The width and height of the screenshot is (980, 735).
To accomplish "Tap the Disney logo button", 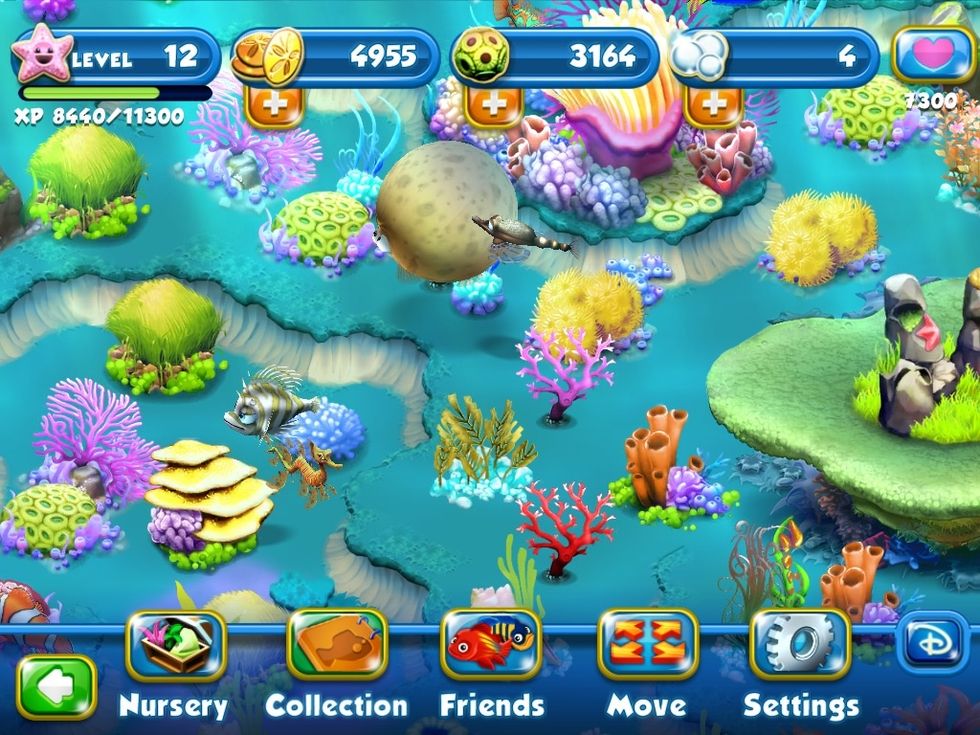I will [x=932, y=642].
